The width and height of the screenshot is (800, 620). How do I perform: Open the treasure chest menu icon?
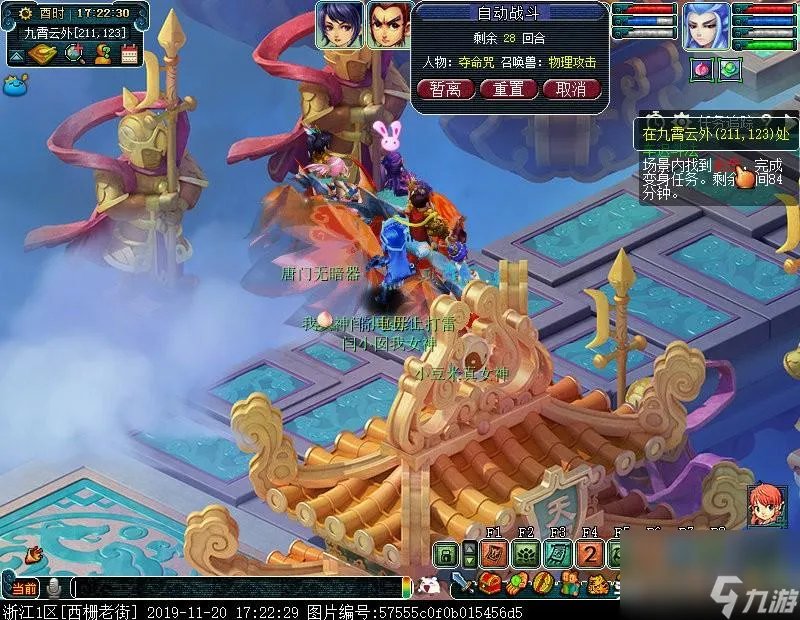pyautogui.click(x=491, y=584)
